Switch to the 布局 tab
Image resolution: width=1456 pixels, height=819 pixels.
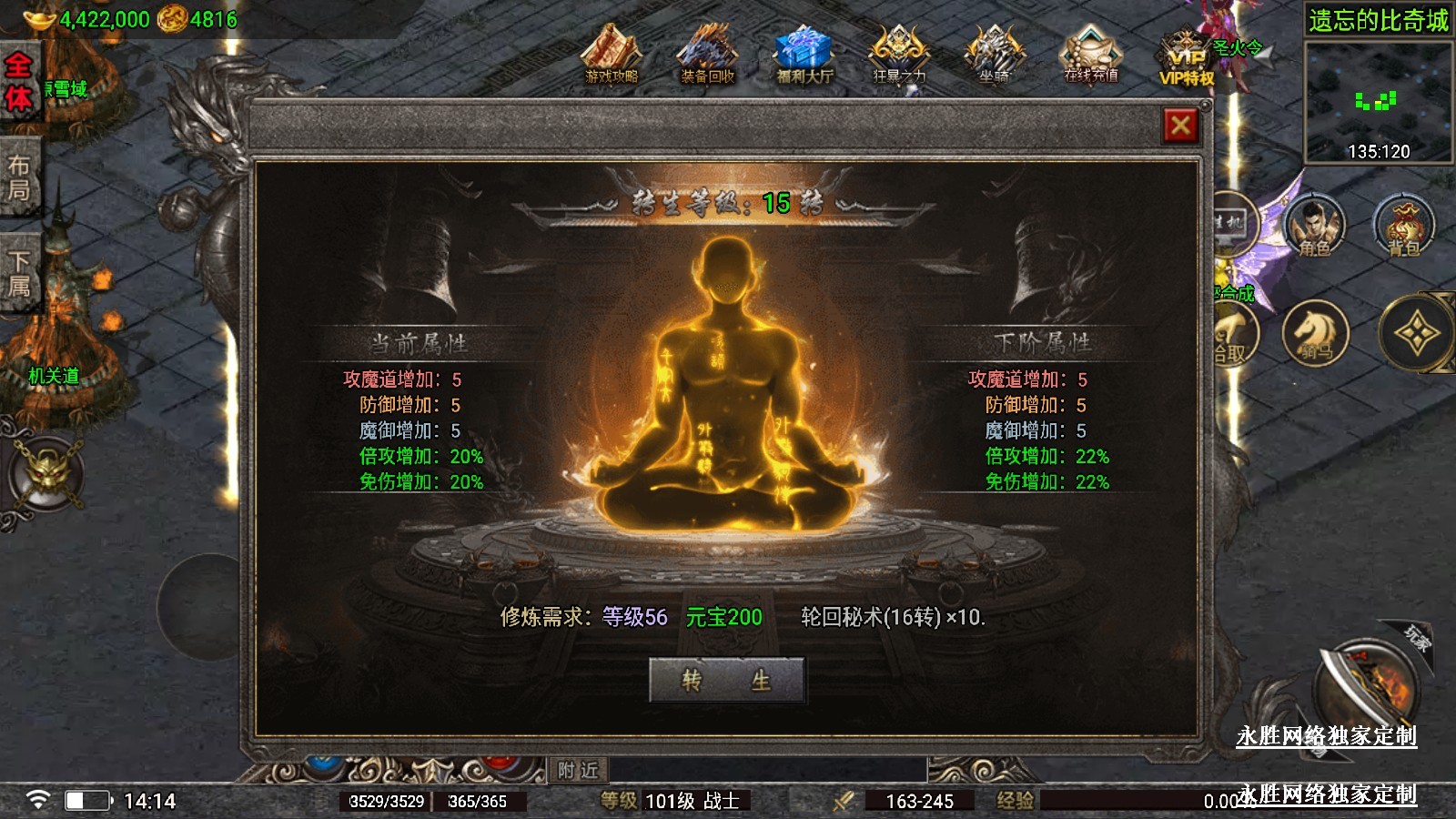[x=19, y=177]
